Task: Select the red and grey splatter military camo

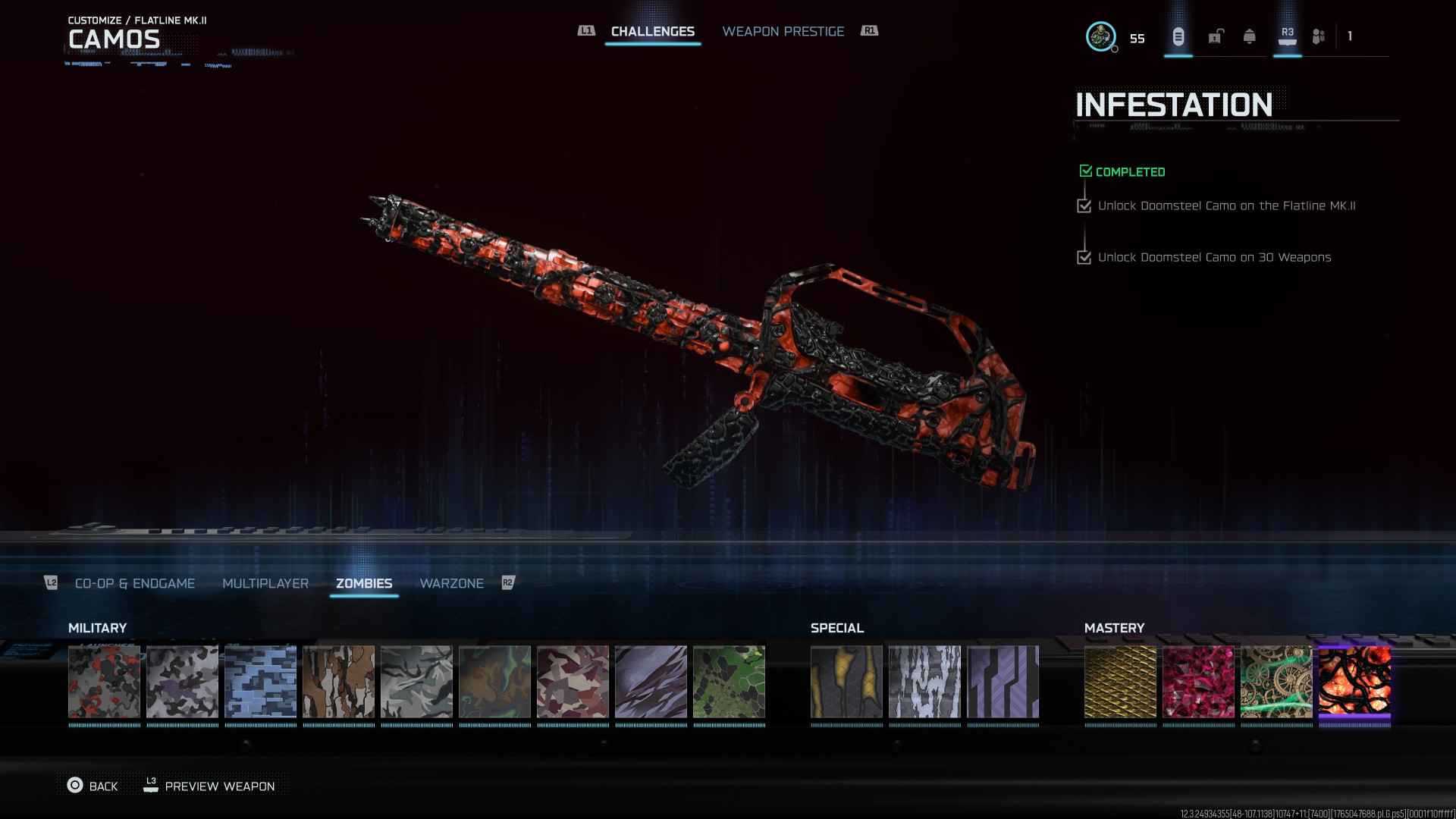Action: (x=104, y=682)
